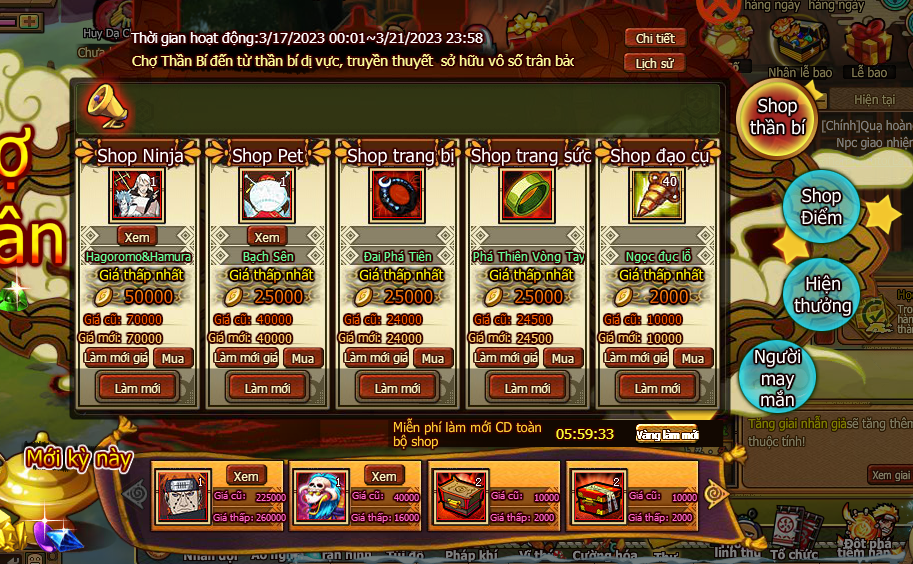The width and height of the screenshot is (913, 564).
Task: Select the Phá Thiên Vòng Tay ring icon
Action: pyautogui.click(x=527, y=195)
